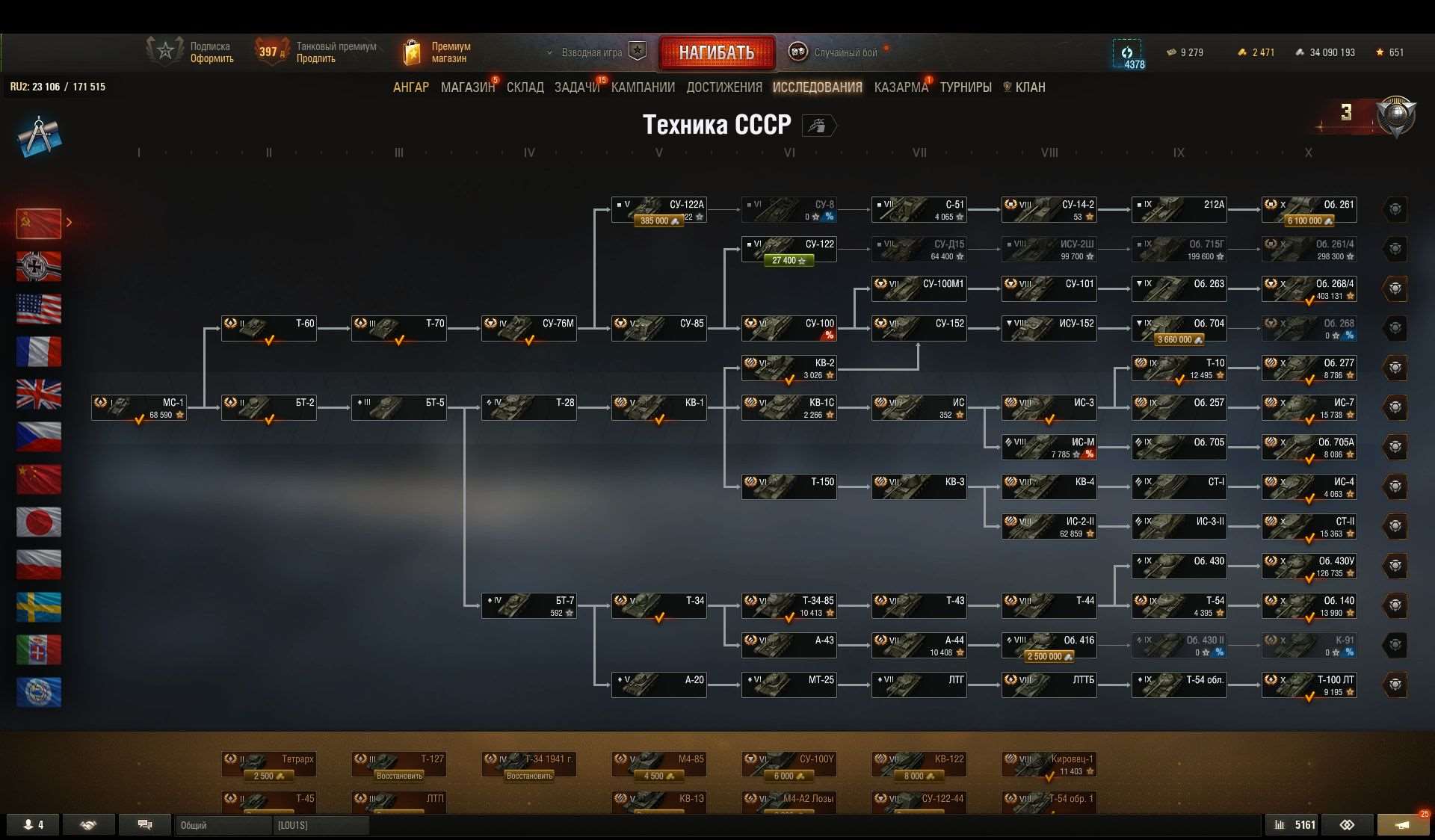The height and width of the screenshot is (840, 1435).
Task: Expand the battle mode dropdown Взводная игра
Action: [590, 52]
